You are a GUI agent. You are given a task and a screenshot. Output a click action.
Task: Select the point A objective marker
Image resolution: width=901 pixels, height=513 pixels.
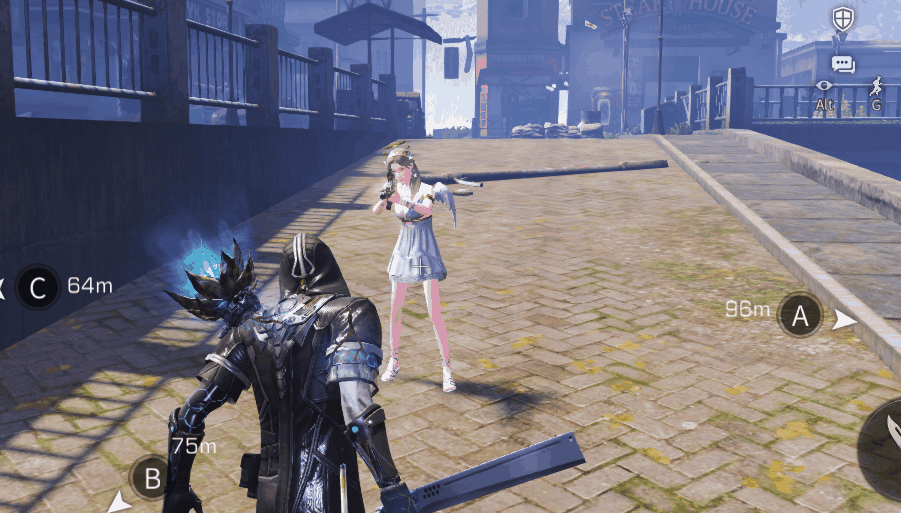tap(799, 316)
